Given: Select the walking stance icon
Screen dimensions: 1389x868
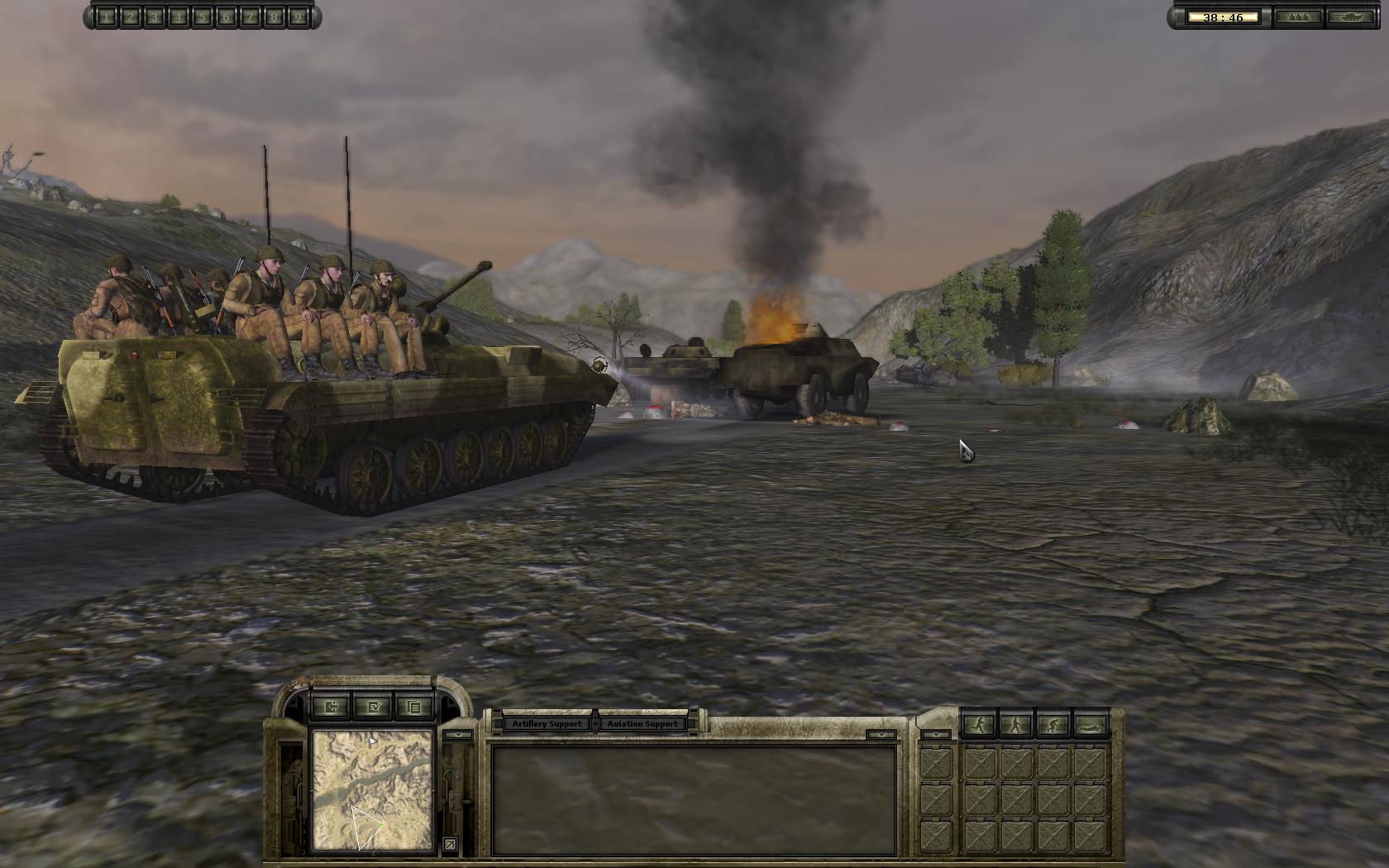Looking at the screenshot, I should coord(1015,725).
